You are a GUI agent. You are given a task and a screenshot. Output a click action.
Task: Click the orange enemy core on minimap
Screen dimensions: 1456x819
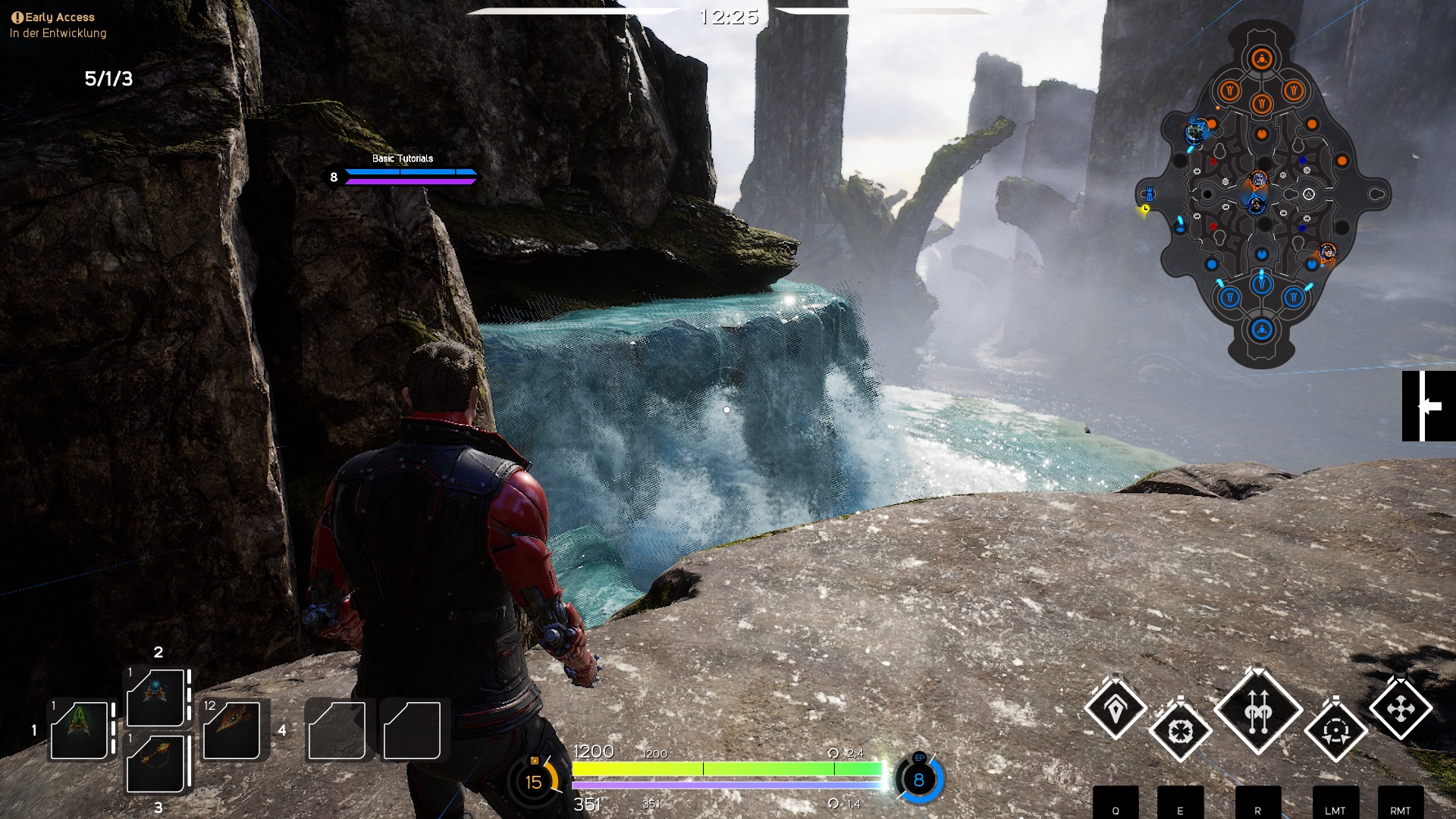(1261, 59)
